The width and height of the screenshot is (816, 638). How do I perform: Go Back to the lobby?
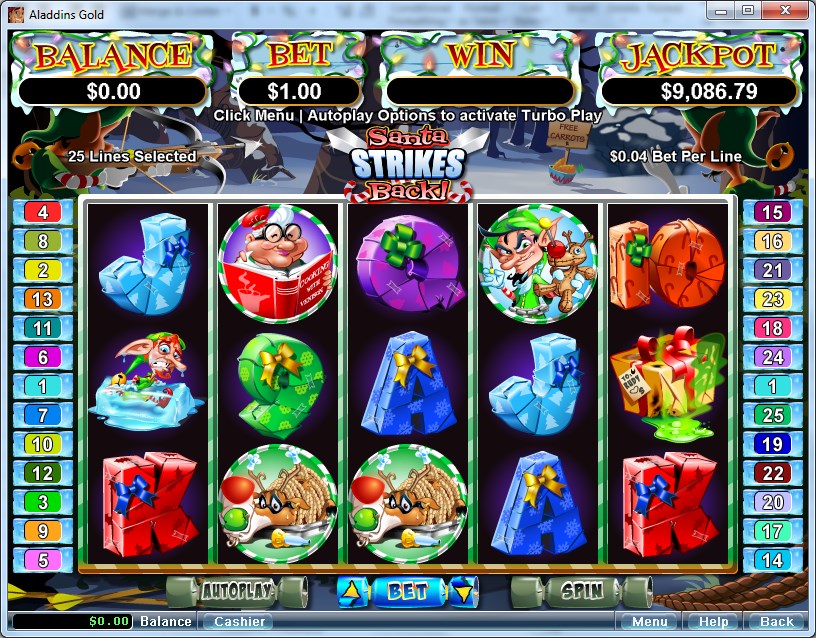776,621
